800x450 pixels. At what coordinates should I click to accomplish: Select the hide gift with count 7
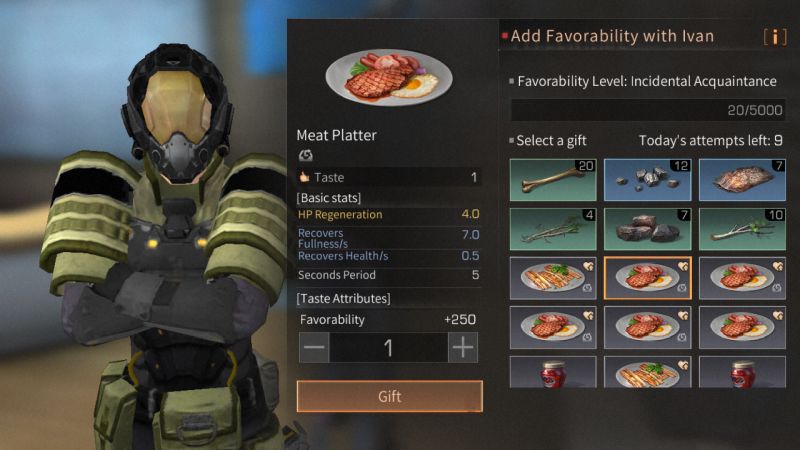coord(741,178)
